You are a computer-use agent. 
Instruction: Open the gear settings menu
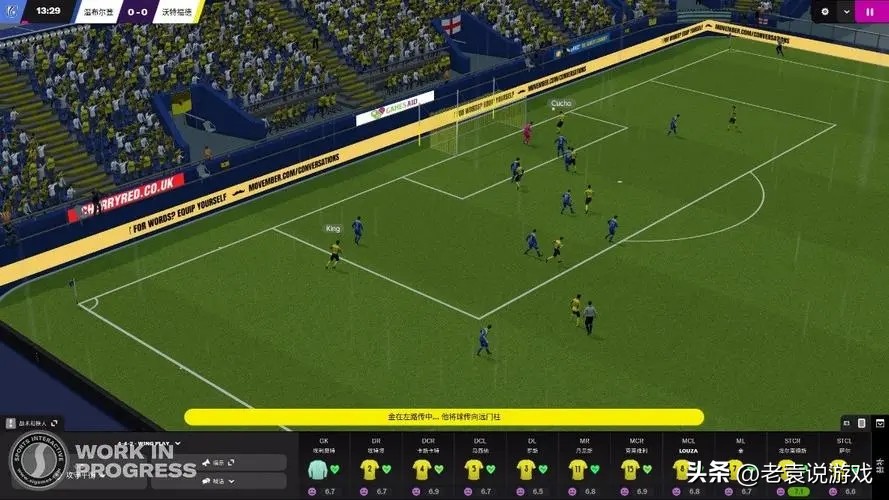coord(825,11)
